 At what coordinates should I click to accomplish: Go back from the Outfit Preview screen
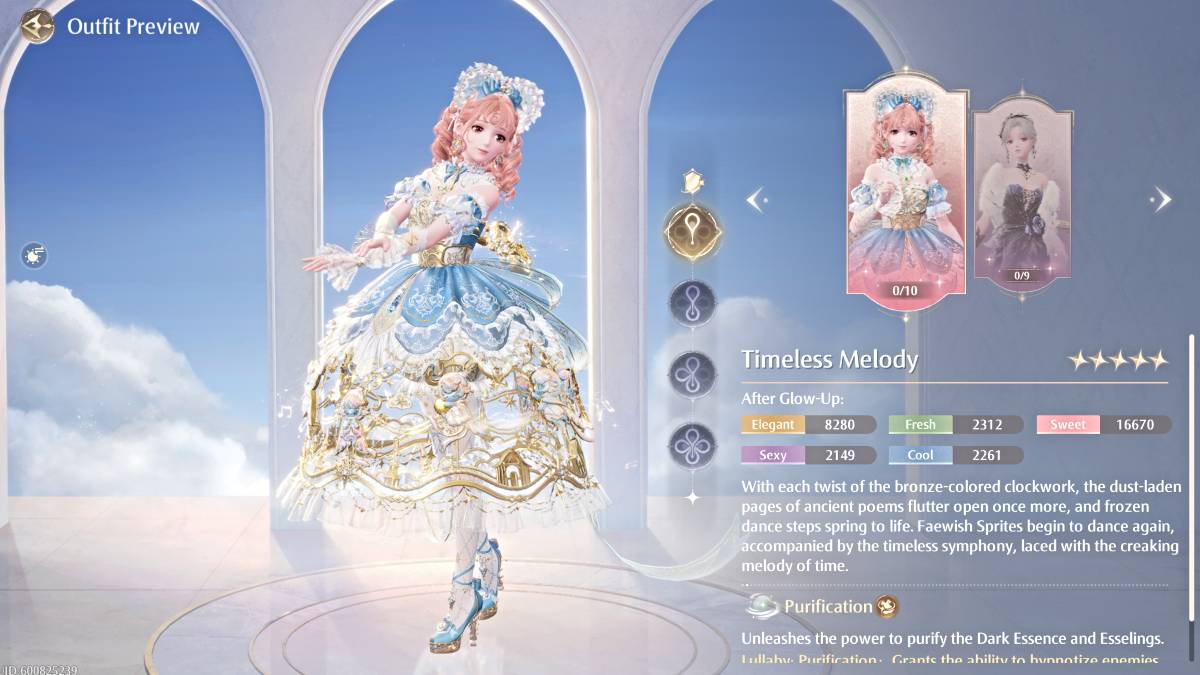coord(38,25)
